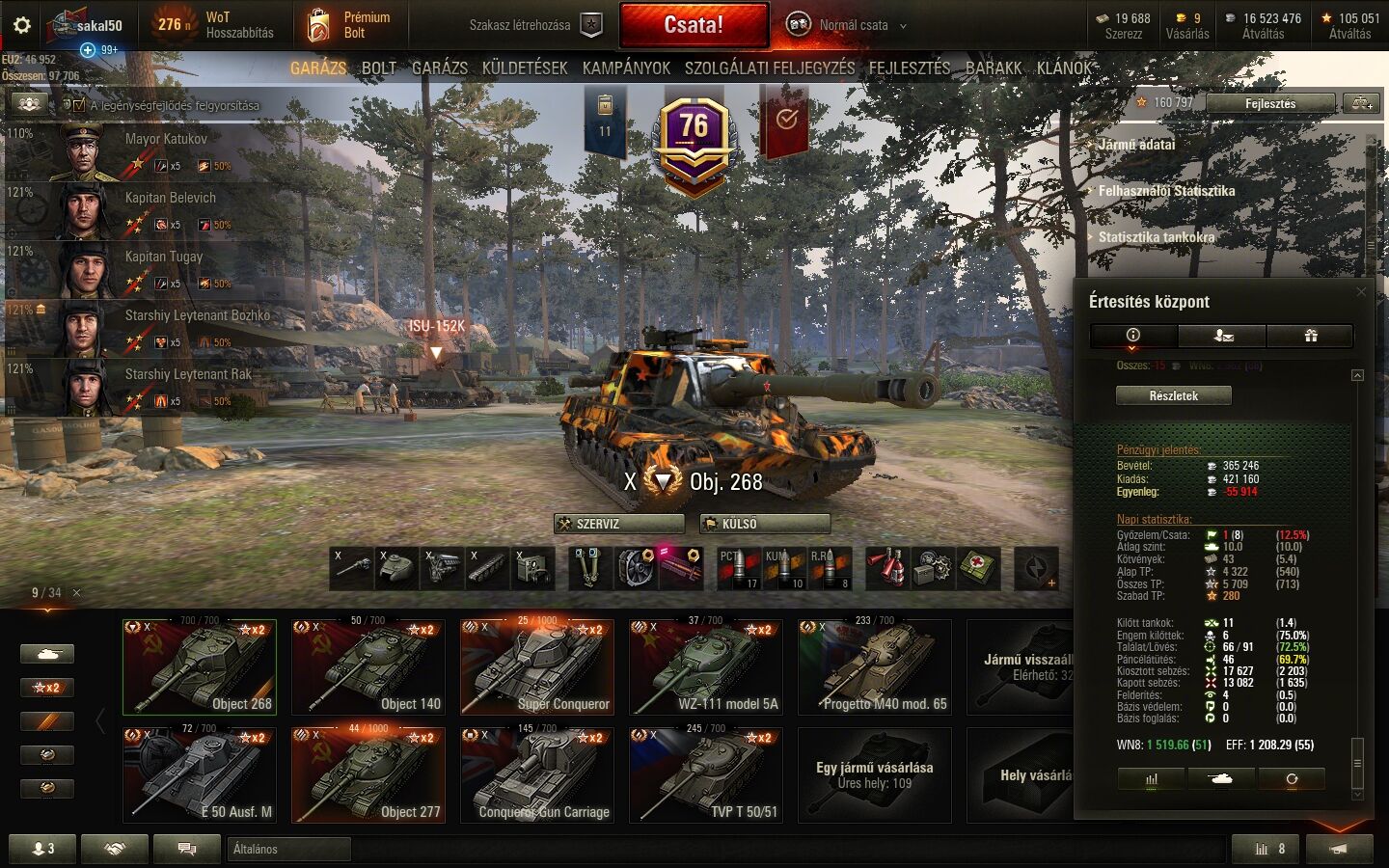Switch to the KÜLDETÉSEK tab
1389x868 pixels.
pos(525,68)
